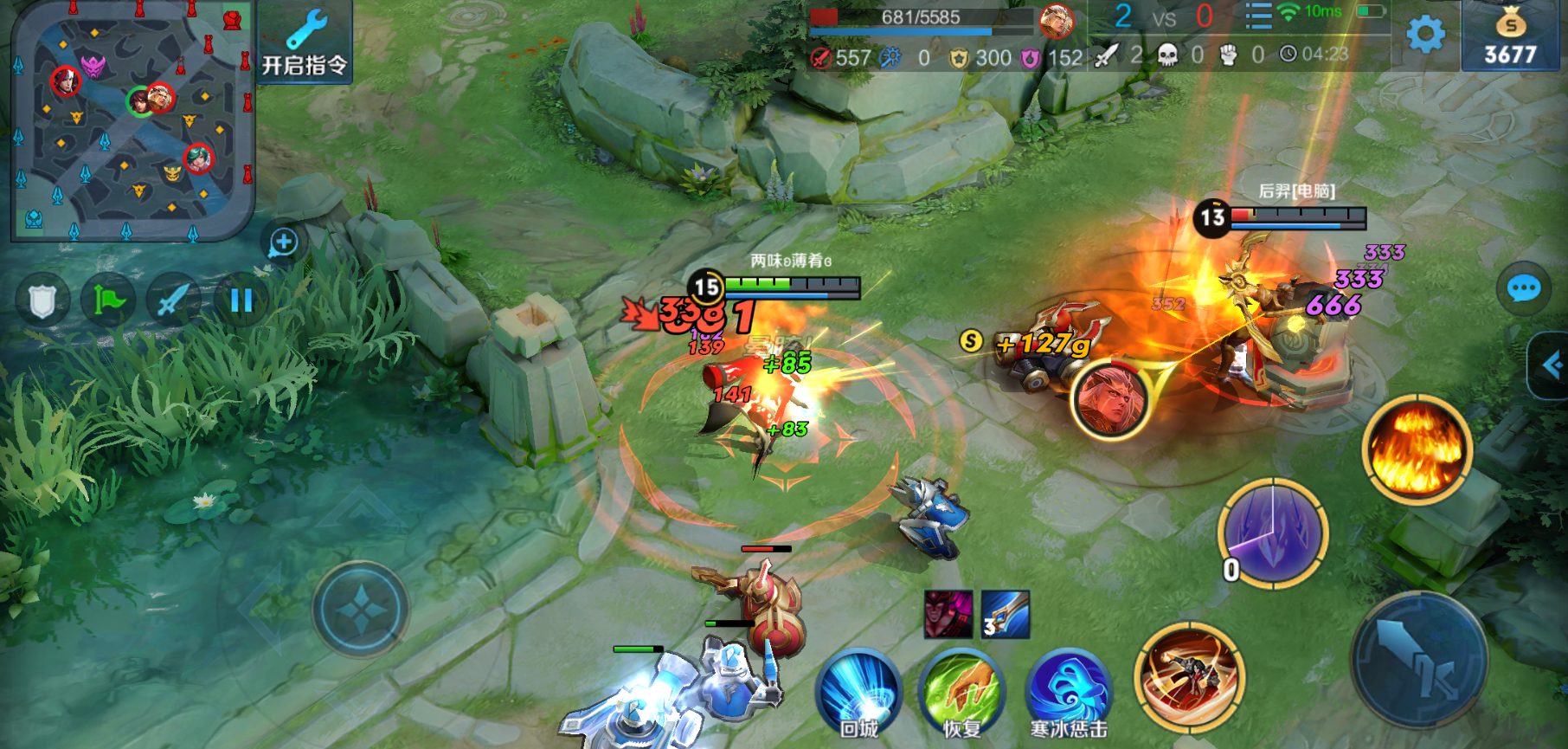
Task: Open the gold shop showing 3677
Action: point(1510,36)
